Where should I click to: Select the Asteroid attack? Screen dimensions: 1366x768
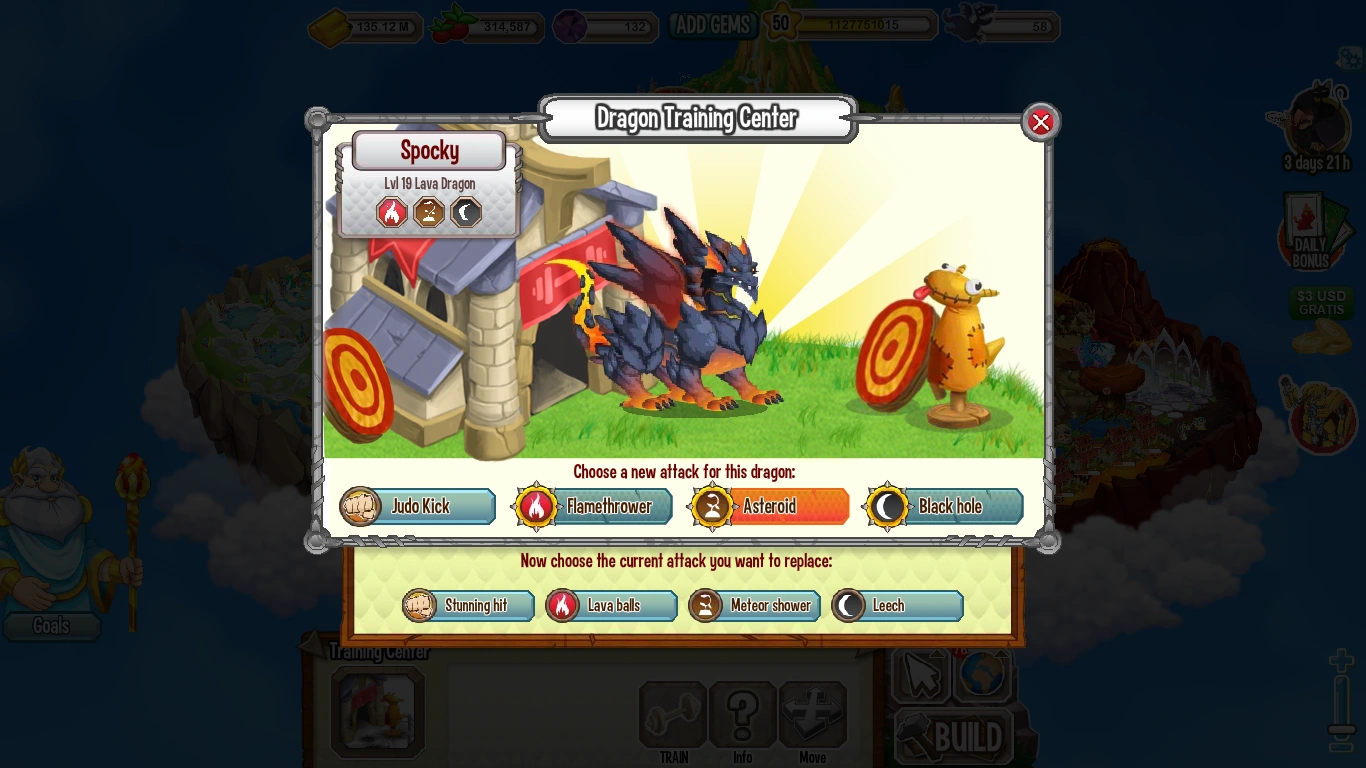pos(768,506)
